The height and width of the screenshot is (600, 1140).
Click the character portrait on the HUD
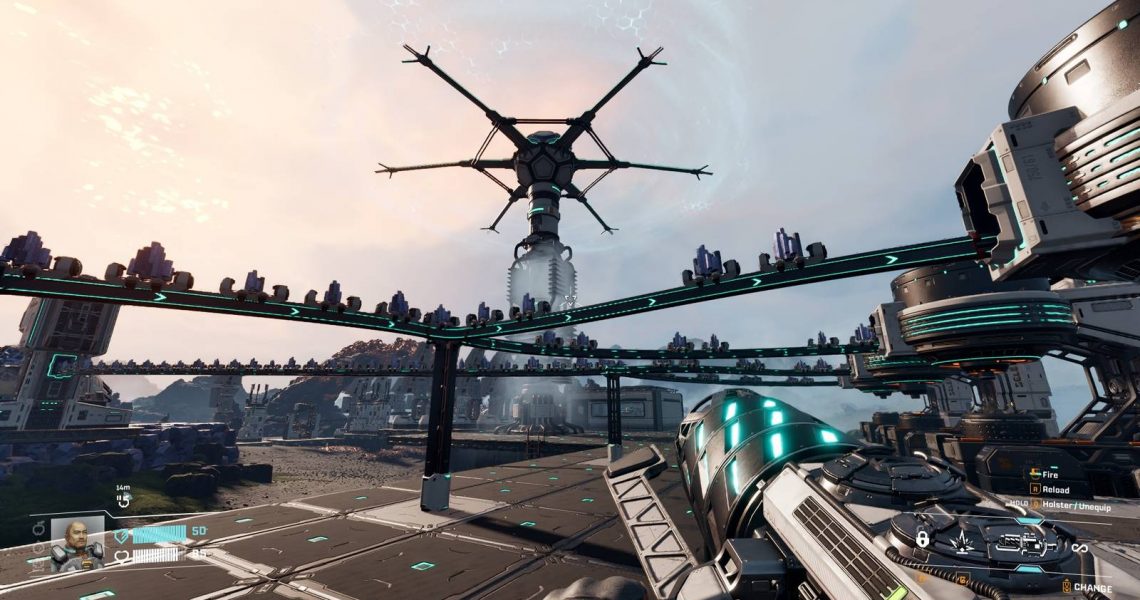pos(77,544)
